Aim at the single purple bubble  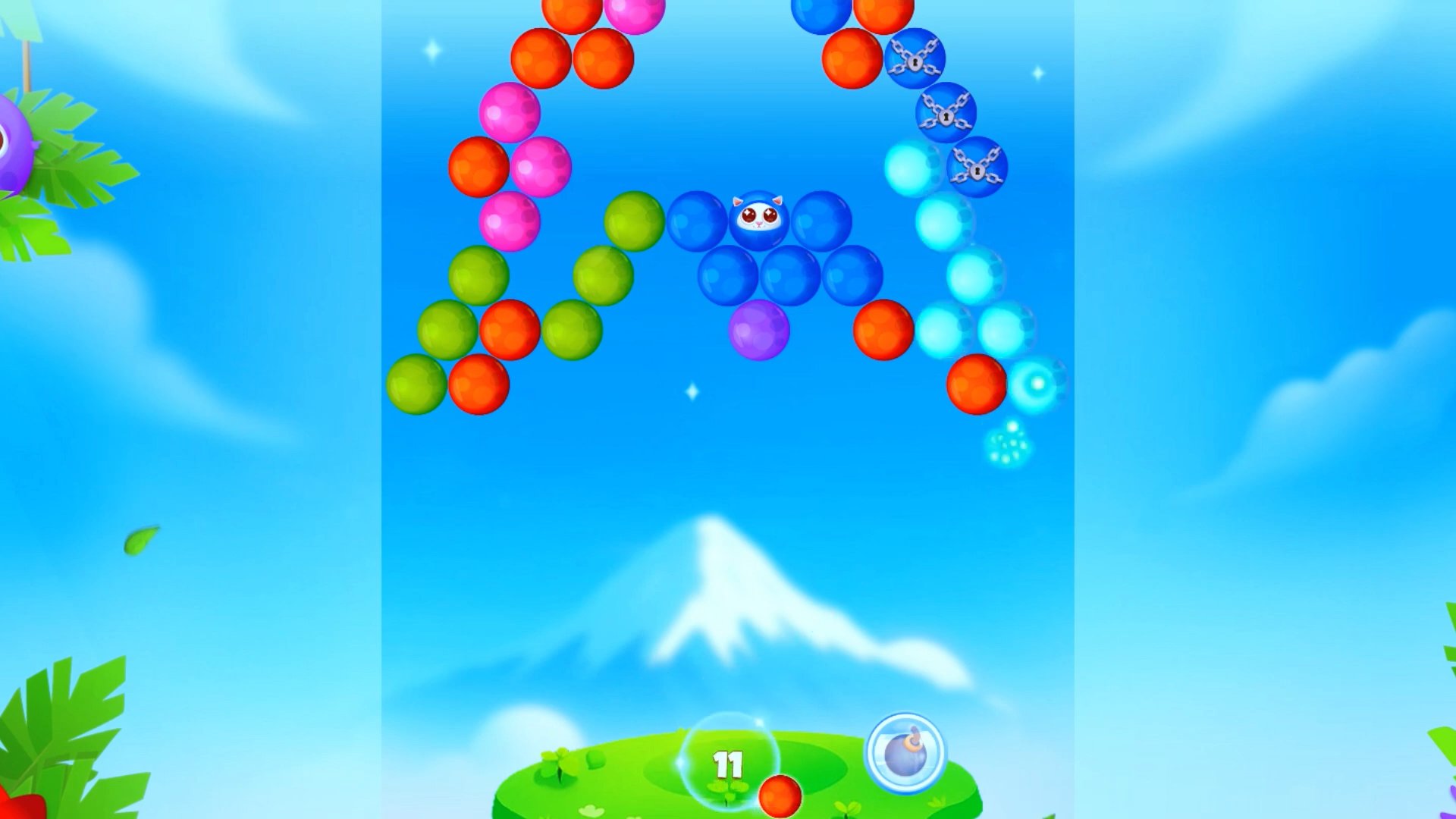[x=758, y=330]
